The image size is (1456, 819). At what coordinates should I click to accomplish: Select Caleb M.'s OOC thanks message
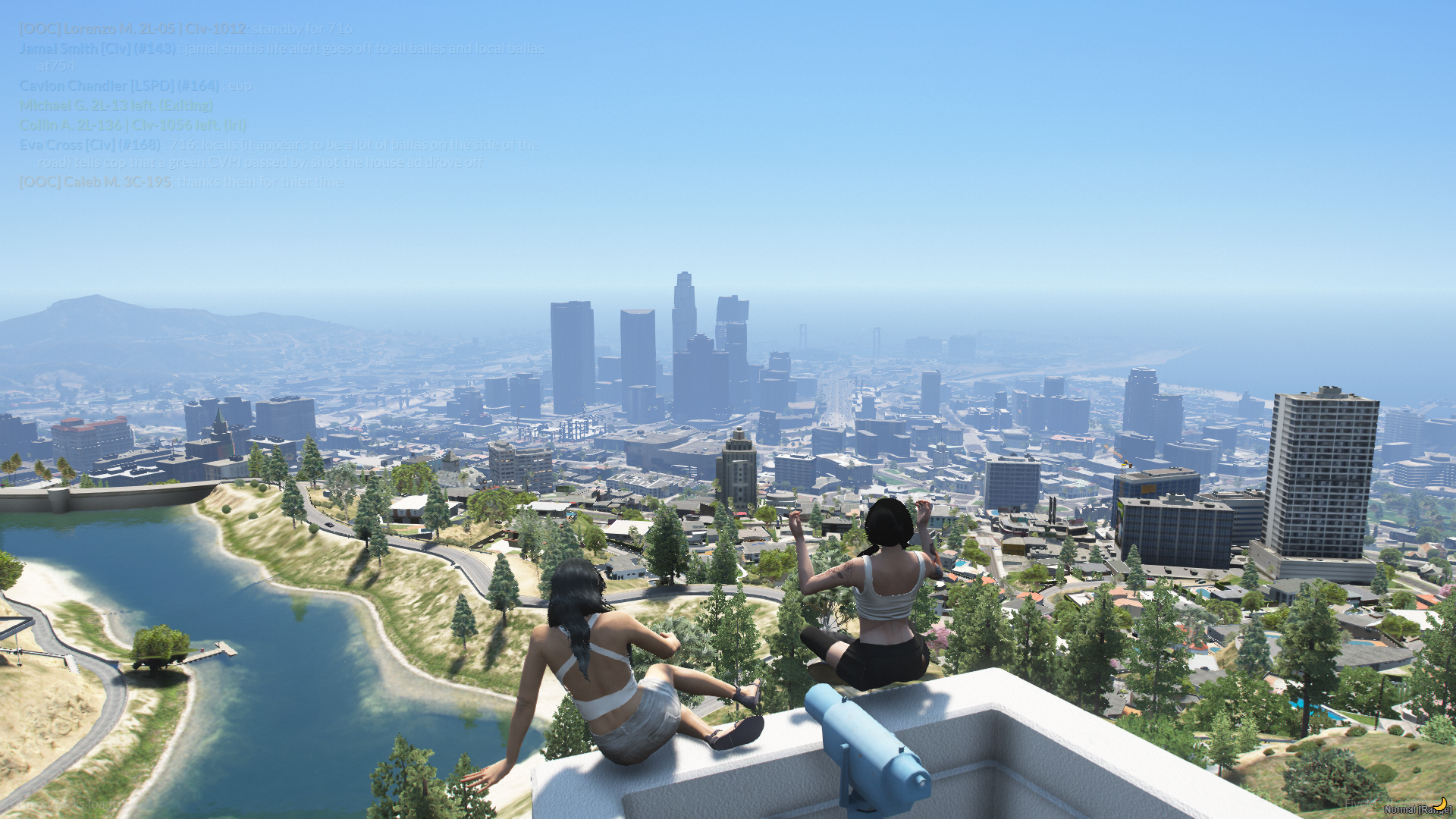coord(181,182)
